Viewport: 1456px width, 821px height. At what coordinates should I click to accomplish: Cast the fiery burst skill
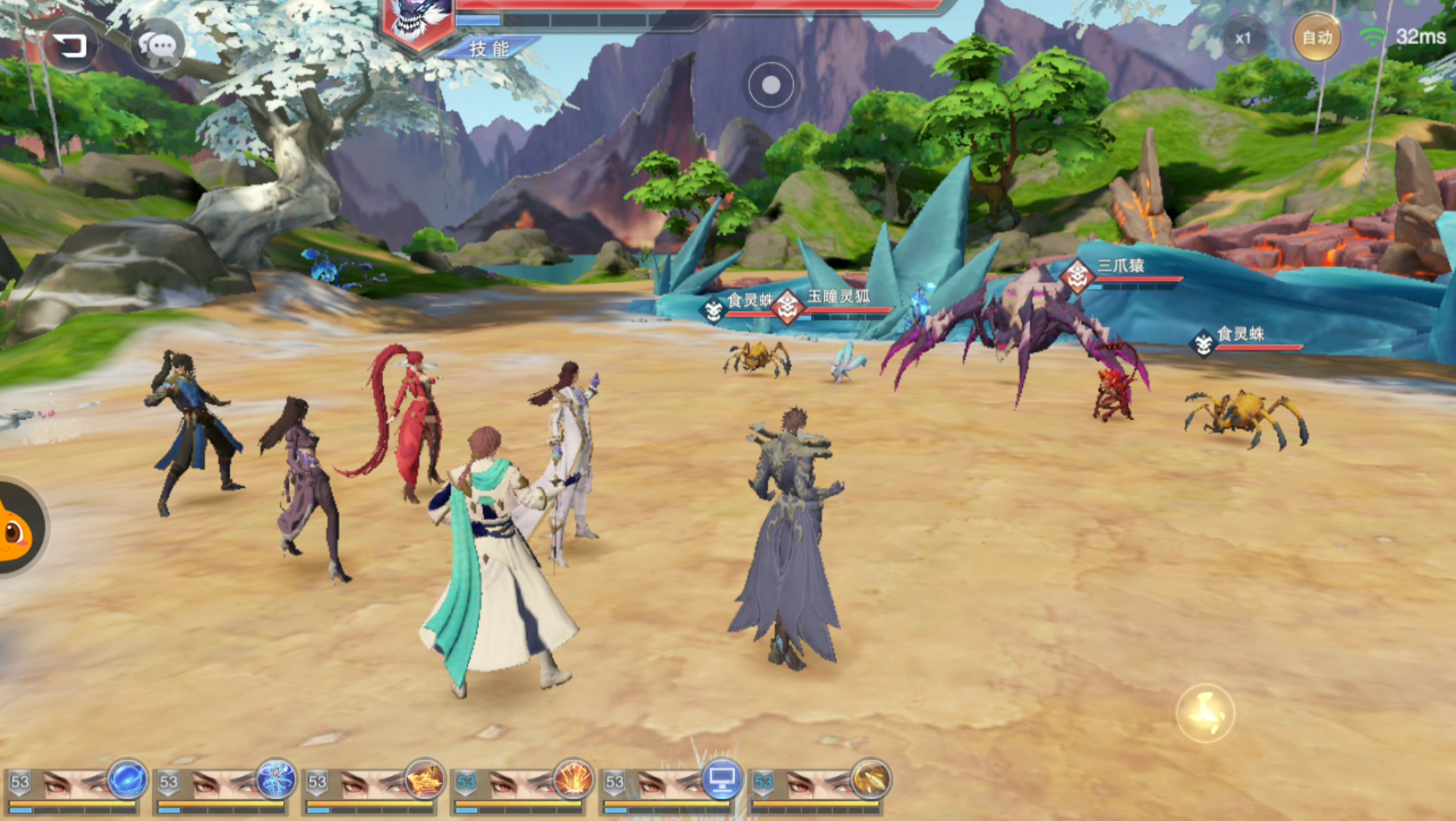(x=574, y=779)
